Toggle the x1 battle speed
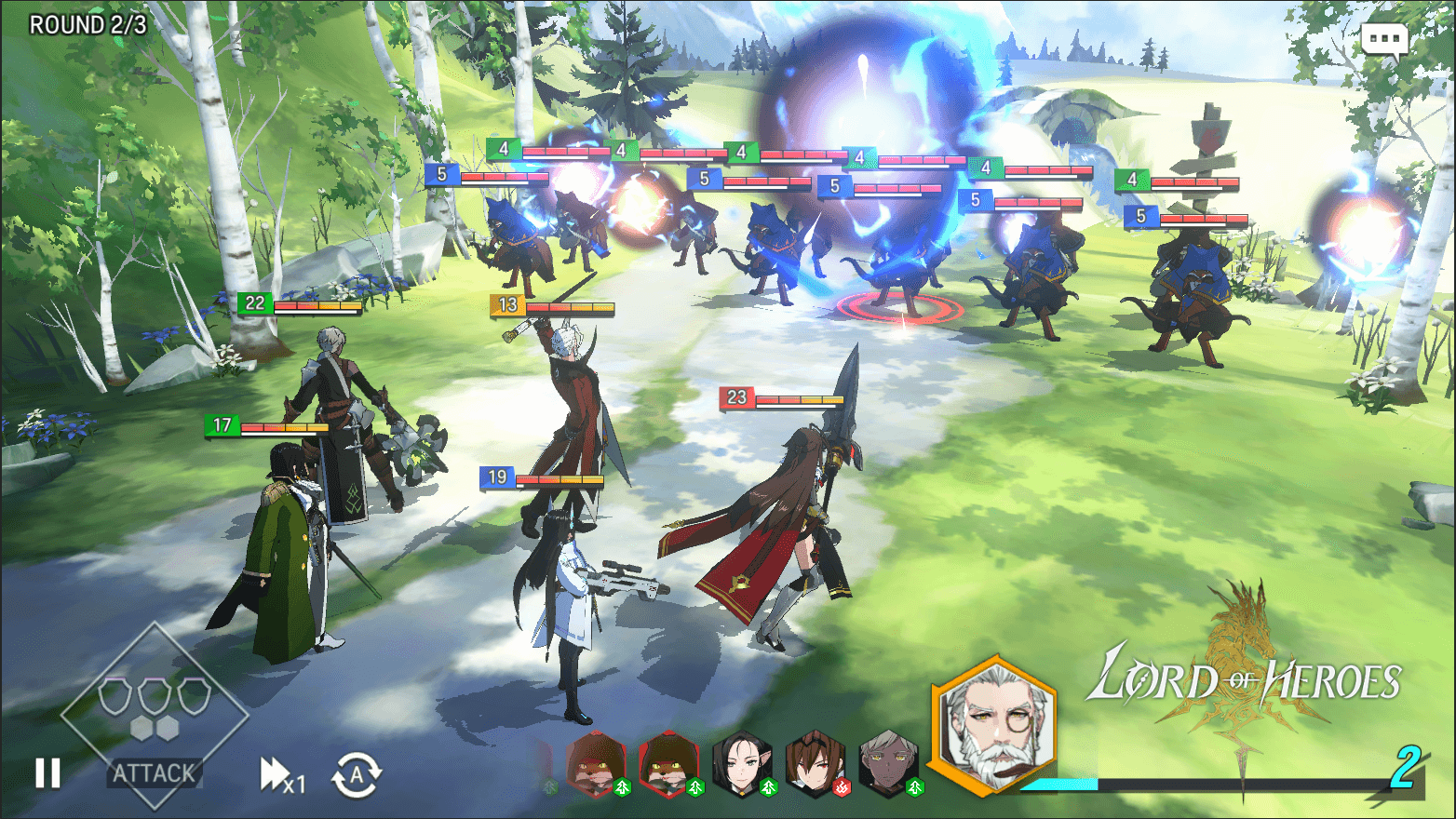 (278, 775)
